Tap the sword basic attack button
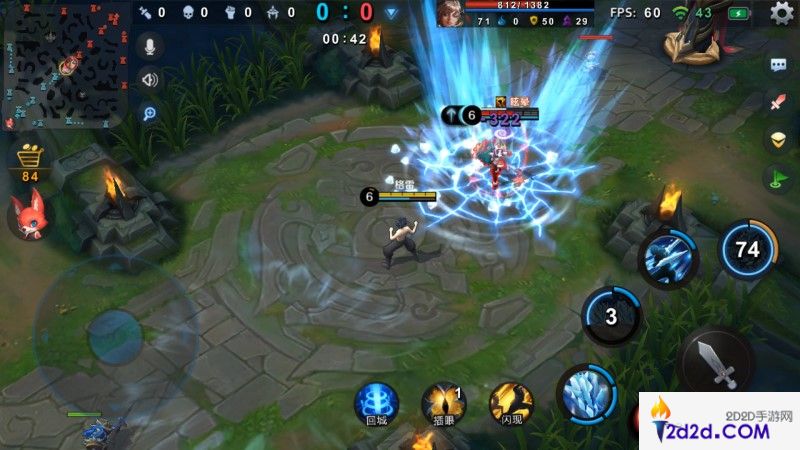The width and height of the screenshot is (800, 450). (715, 362)
